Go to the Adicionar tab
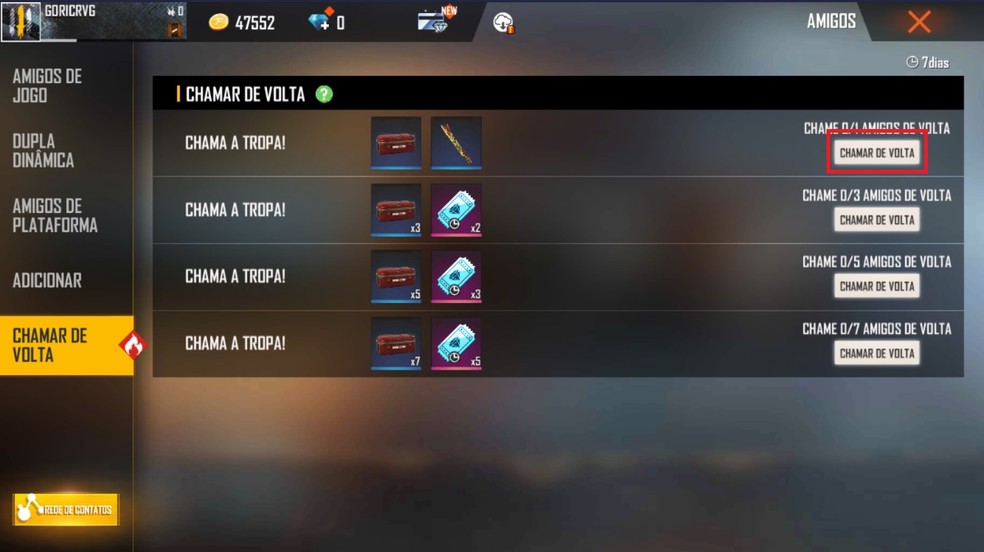This screenshot has width=984, height=552. tap(47, 281)
